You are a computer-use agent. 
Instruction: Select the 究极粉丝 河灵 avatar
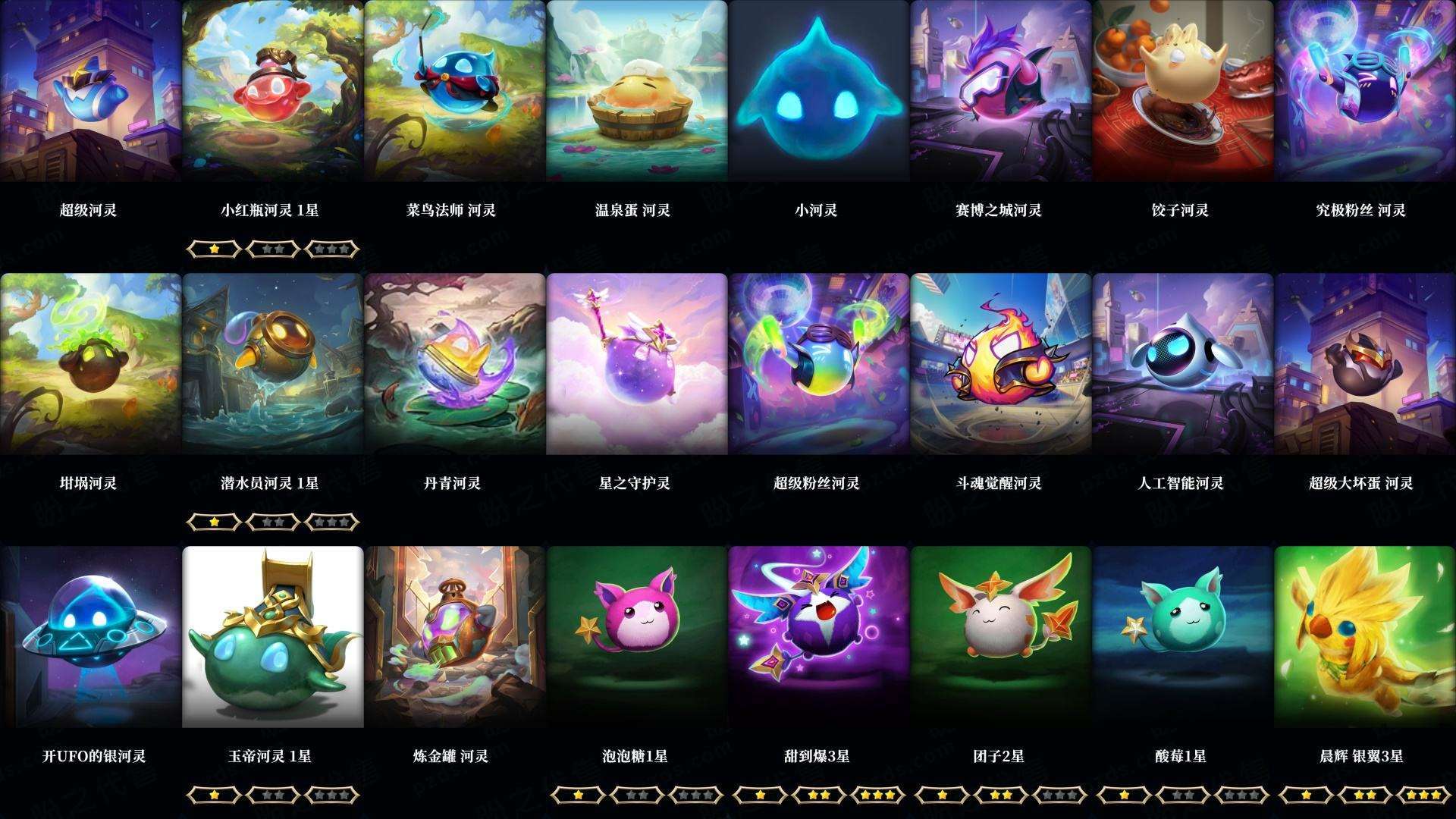click(x=1363, y=91)
